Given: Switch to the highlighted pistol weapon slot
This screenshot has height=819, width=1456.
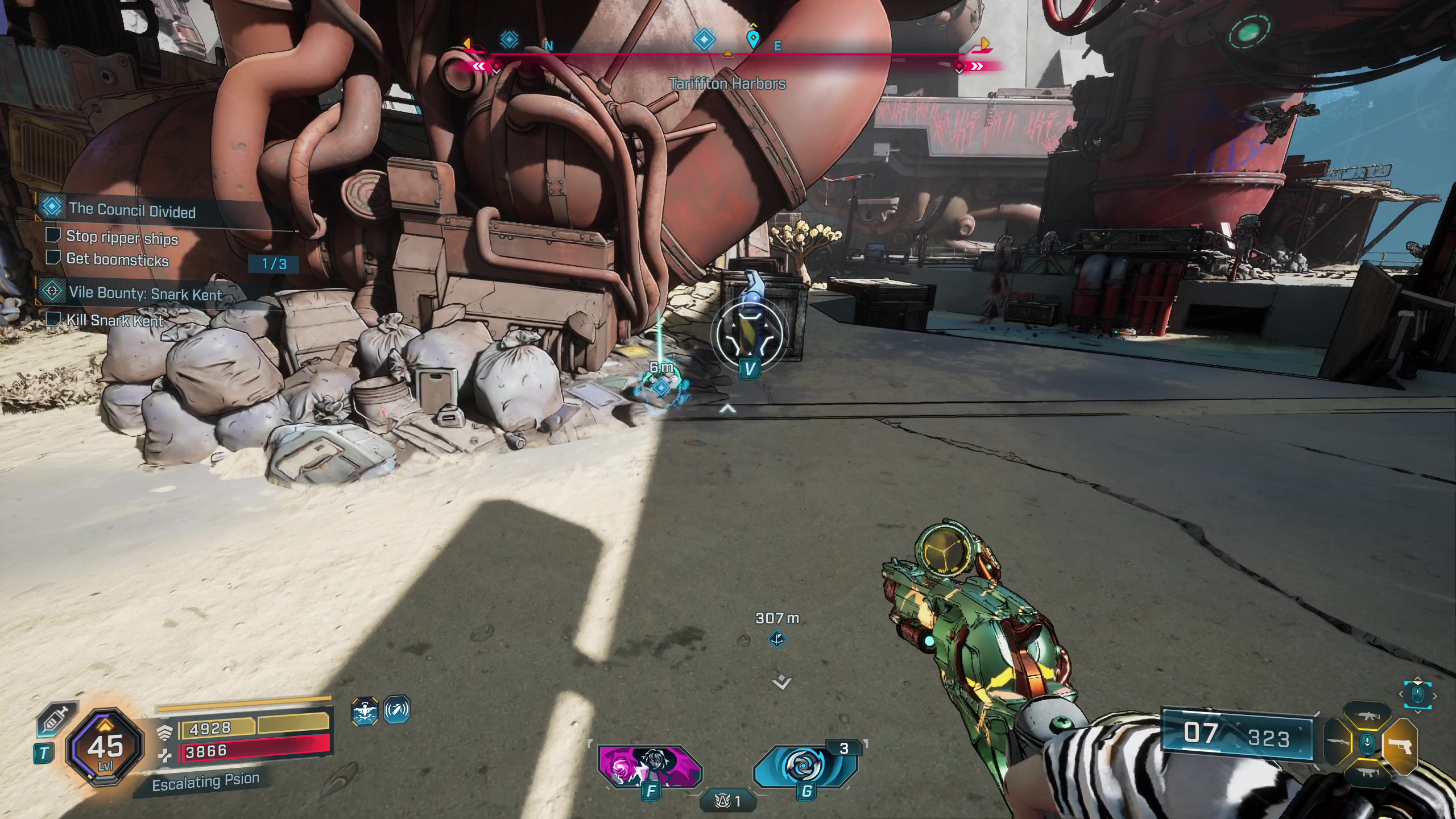Looking at the screenshot, I should [x=1399, y=746].
